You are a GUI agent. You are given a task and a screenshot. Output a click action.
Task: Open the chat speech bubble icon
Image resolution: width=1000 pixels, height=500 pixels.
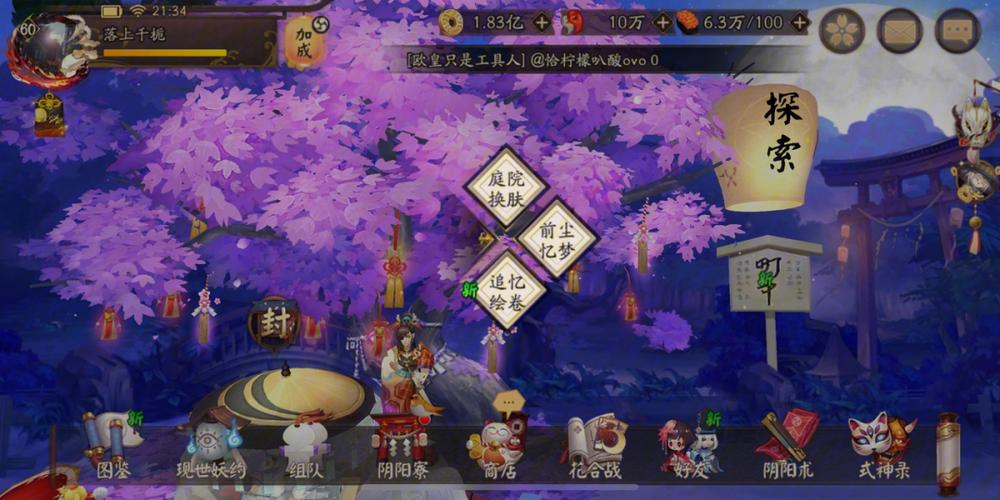[957, 32]
